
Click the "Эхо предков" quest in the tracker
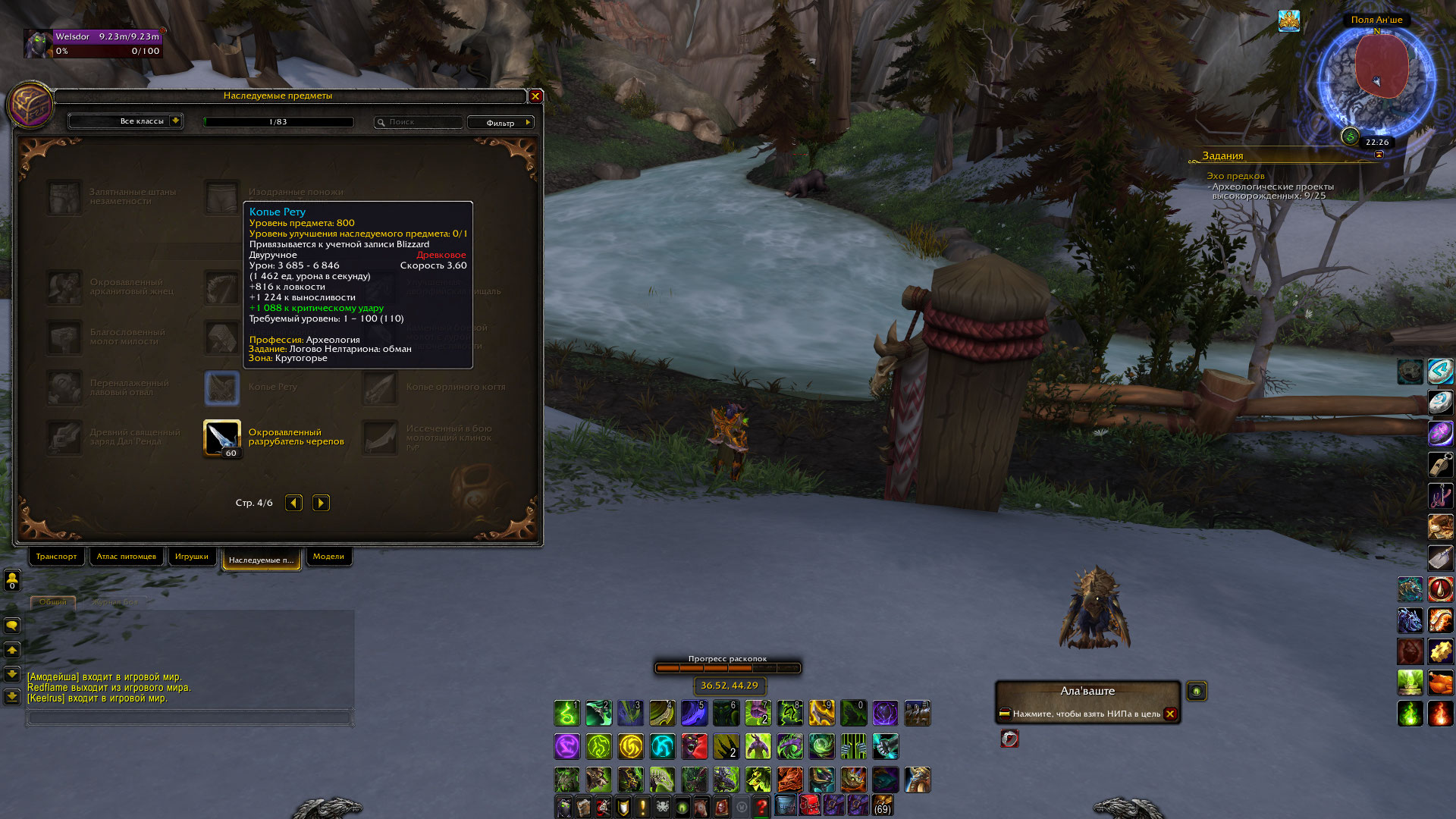click(x=1235, y=176)
